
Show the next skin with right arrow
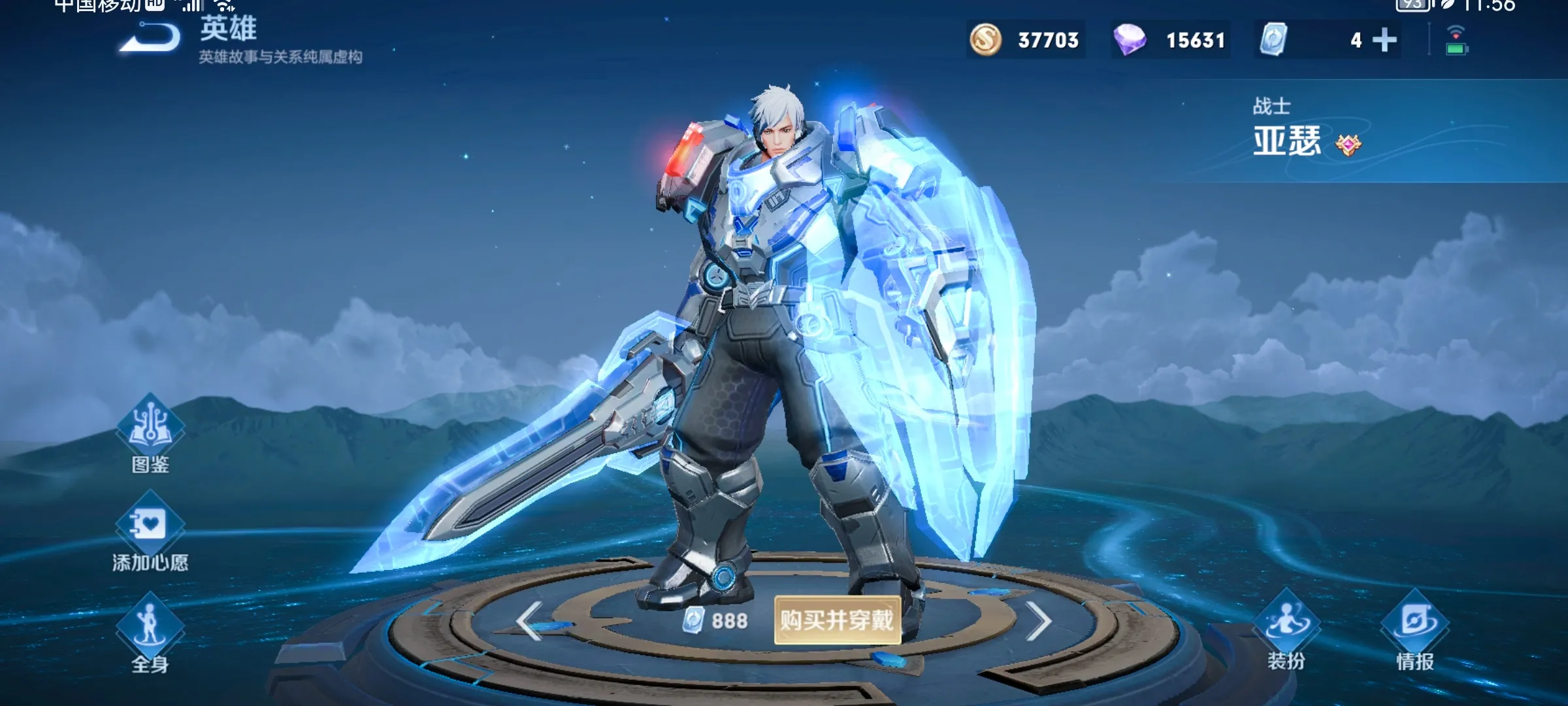pos(1037,620)
